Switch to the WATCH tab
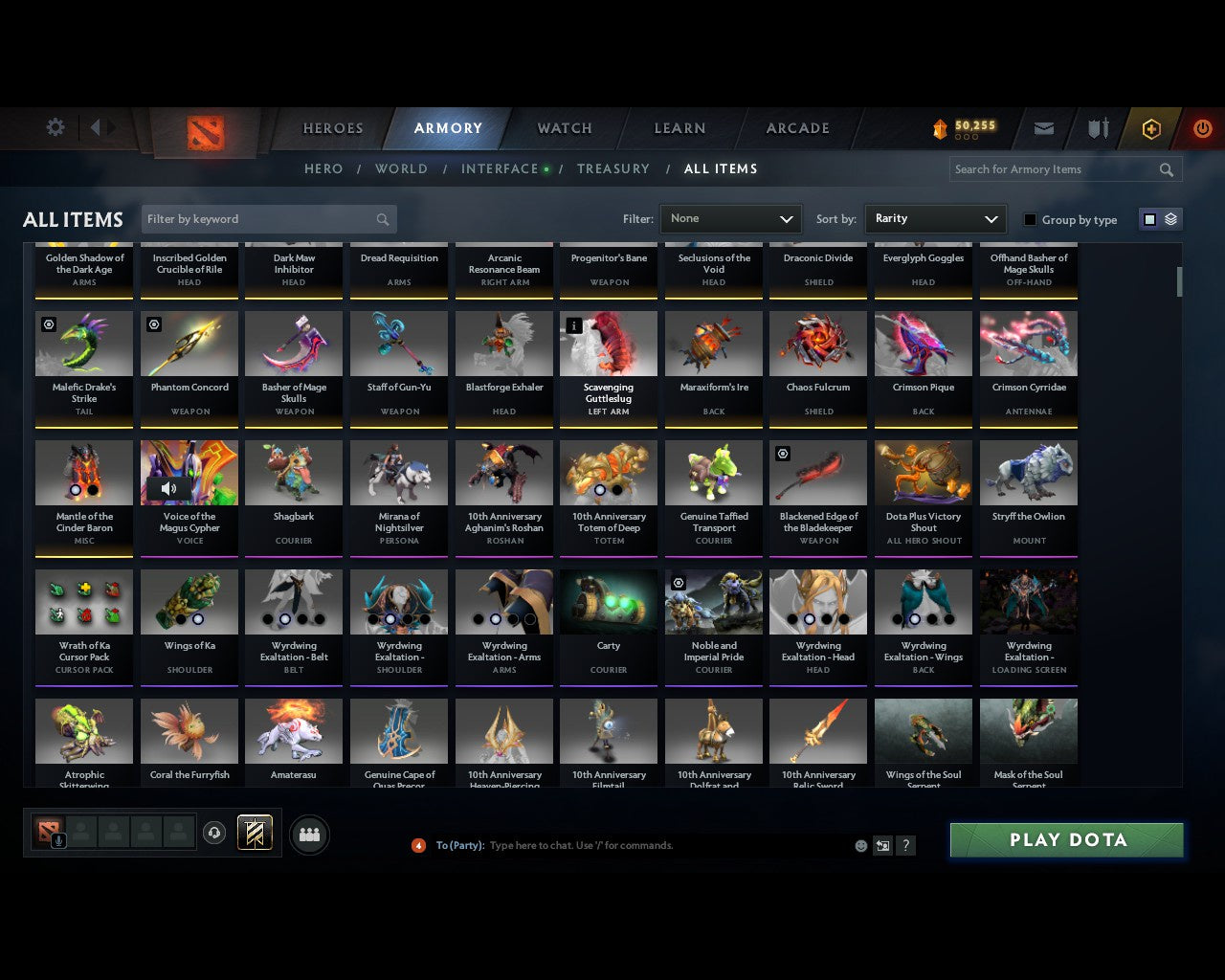The image size is (1225, 980). [564, 128]
